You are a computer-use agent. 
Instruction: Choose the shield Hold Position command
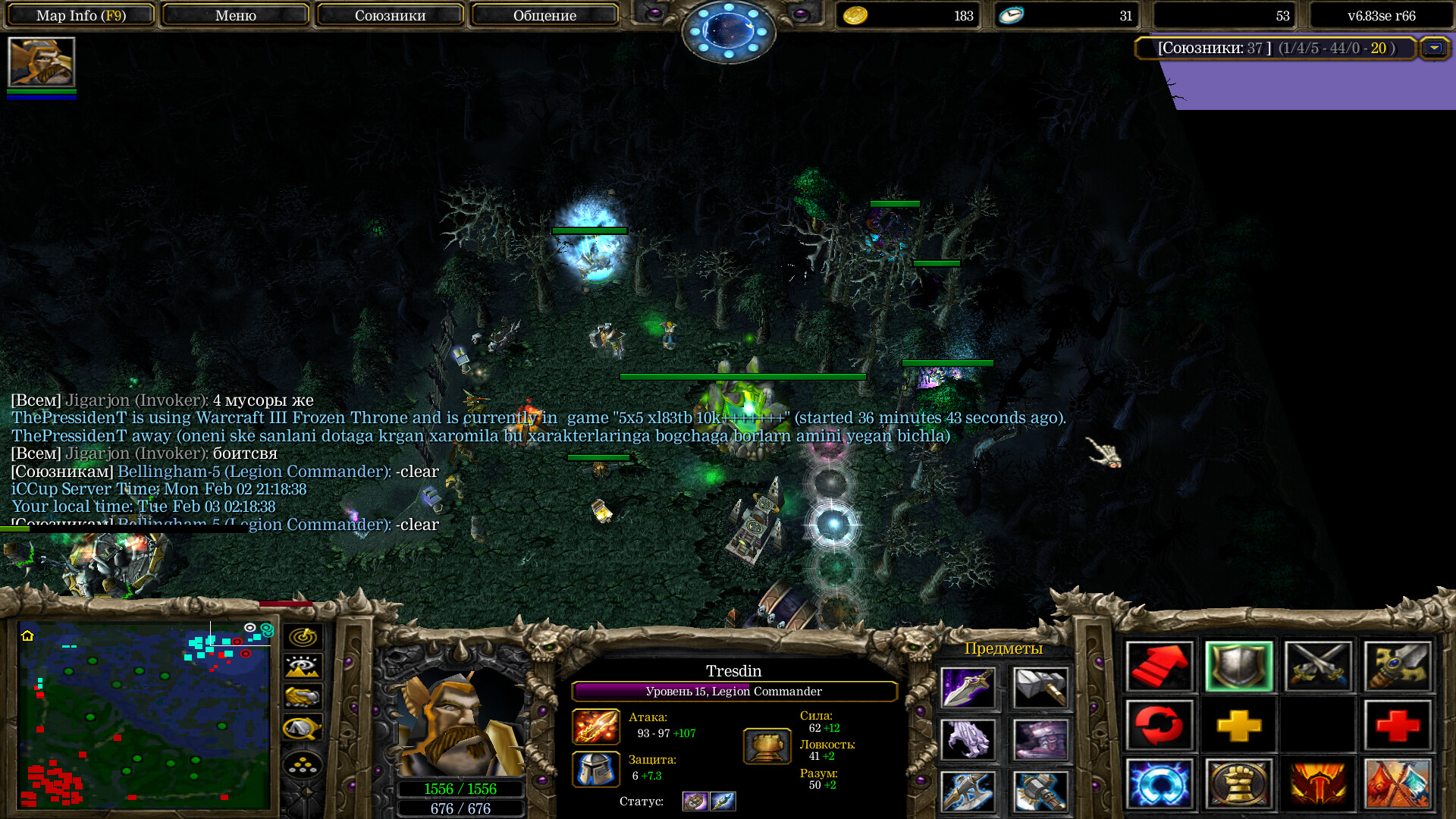[x=1239, y=667]
